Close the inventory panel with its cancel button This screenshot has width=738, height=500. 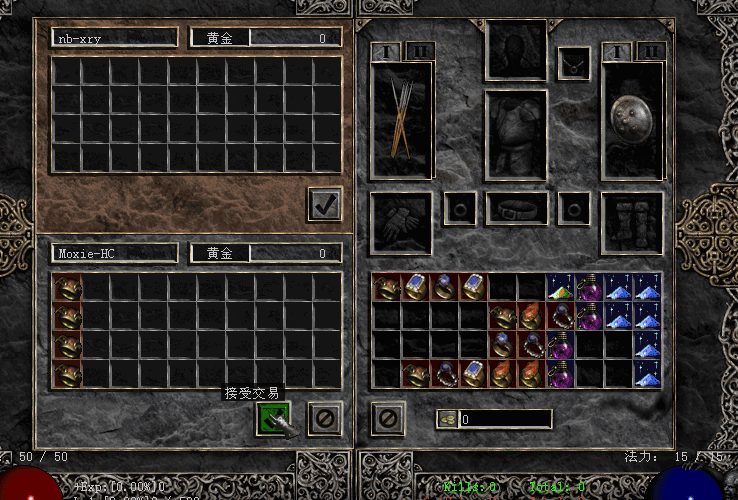point(387,418)
